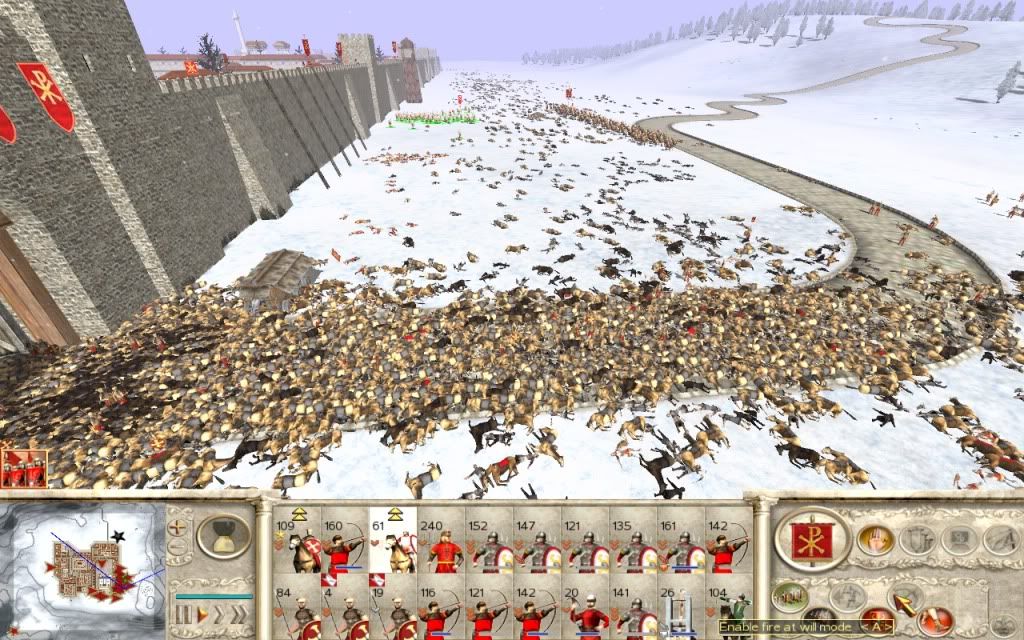This screenshot has height=640, width=1024.
Task: Select the highlighted 61-man cavalry card
Action: (x=391, y=547)
